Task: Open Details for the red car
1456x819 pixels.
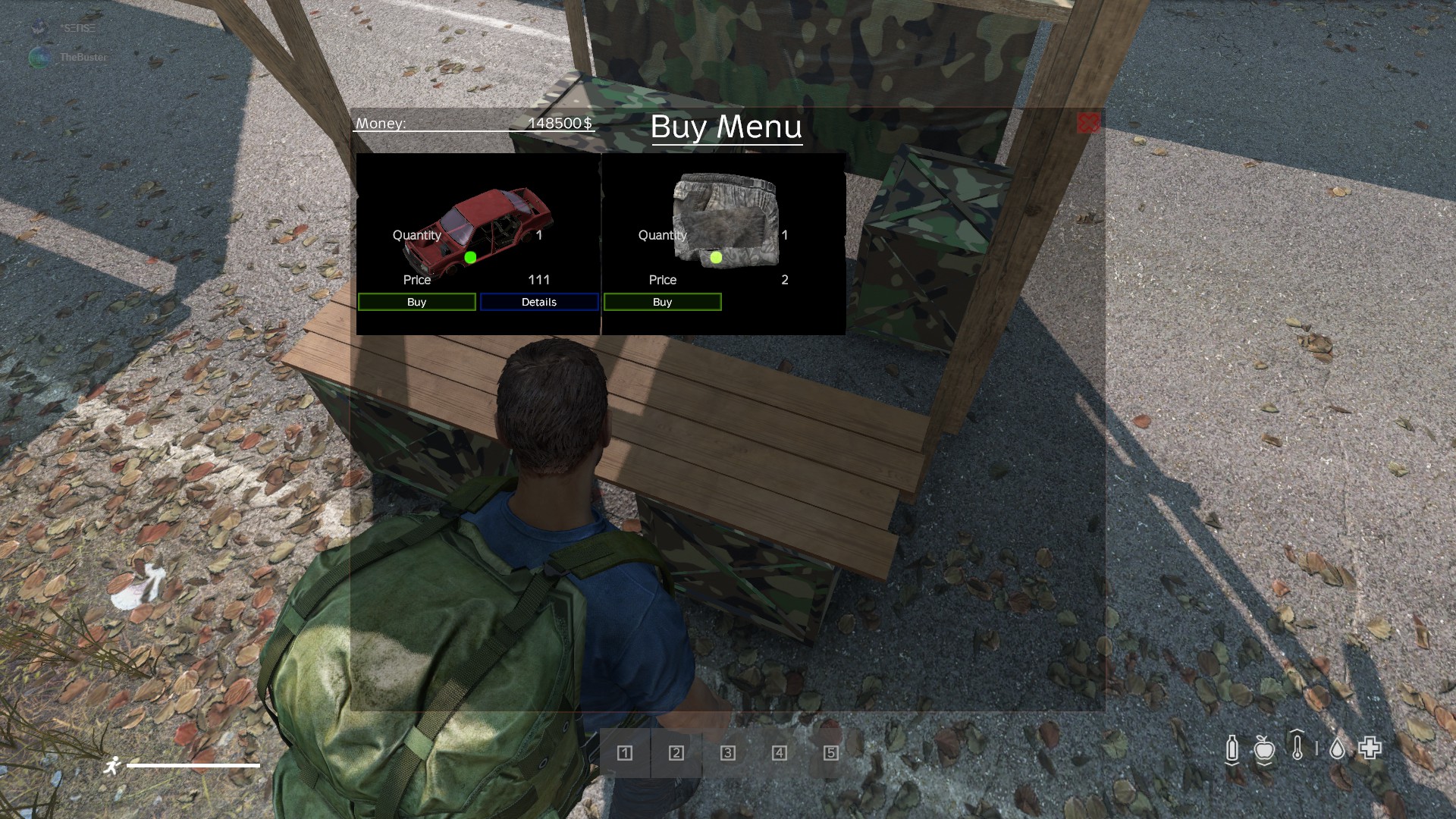Action: (x=538, y=302)
